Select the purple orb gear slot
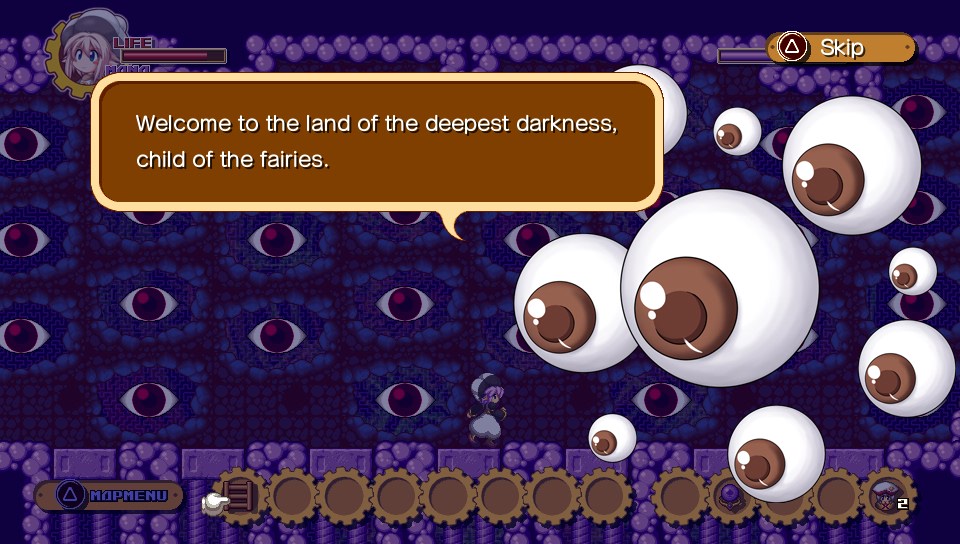The image size is (960, 544). [x=731, y=495]
